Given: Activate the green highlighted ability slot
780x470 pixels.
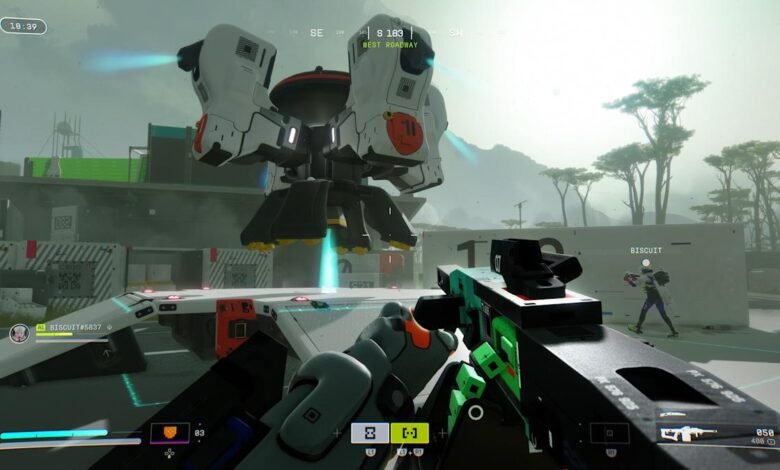Looking at the screenshot, I should point(409,433).
